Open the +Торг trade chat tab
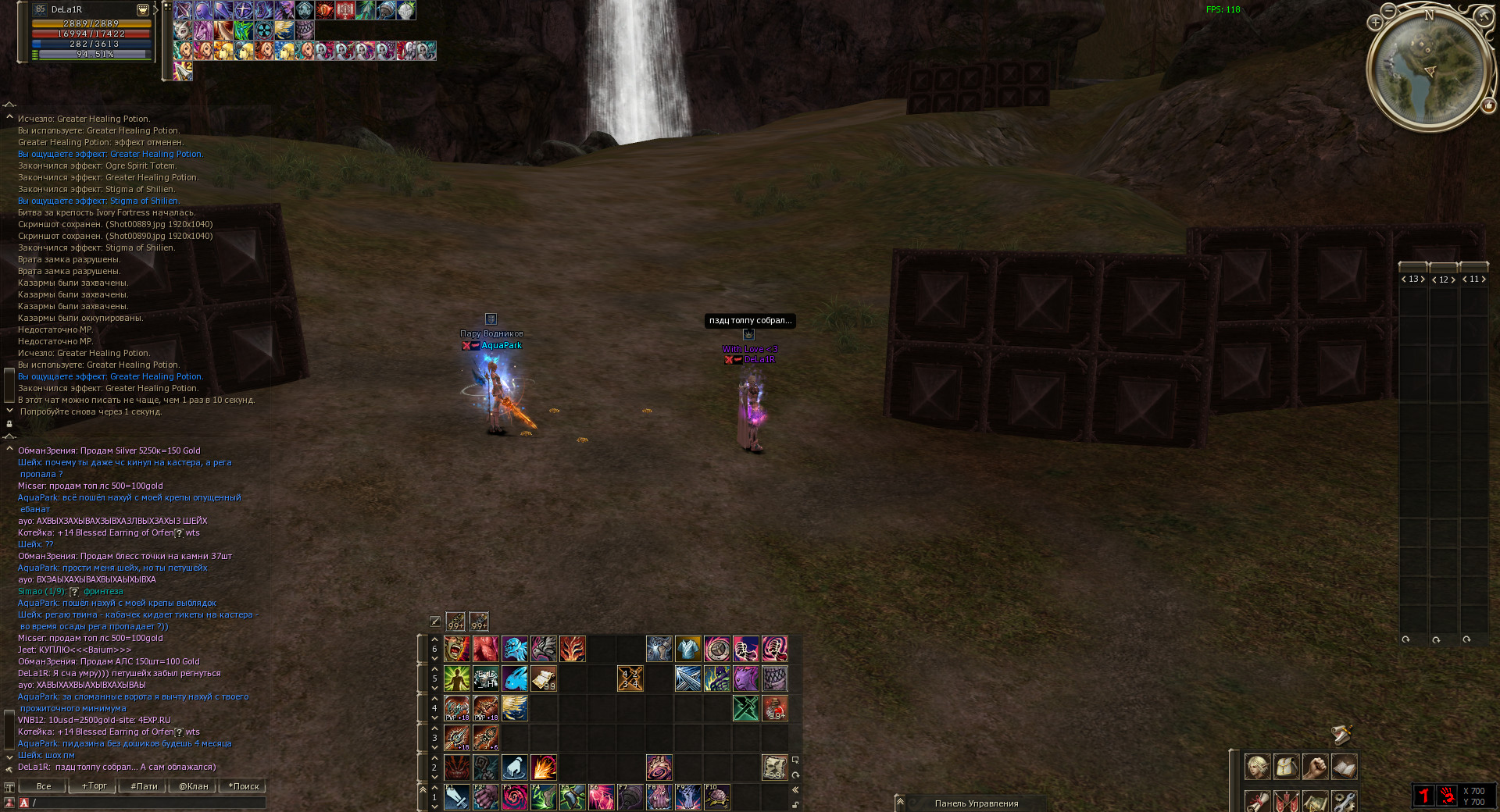Viewport: 1500px width, 812px height. coord(94,786)
